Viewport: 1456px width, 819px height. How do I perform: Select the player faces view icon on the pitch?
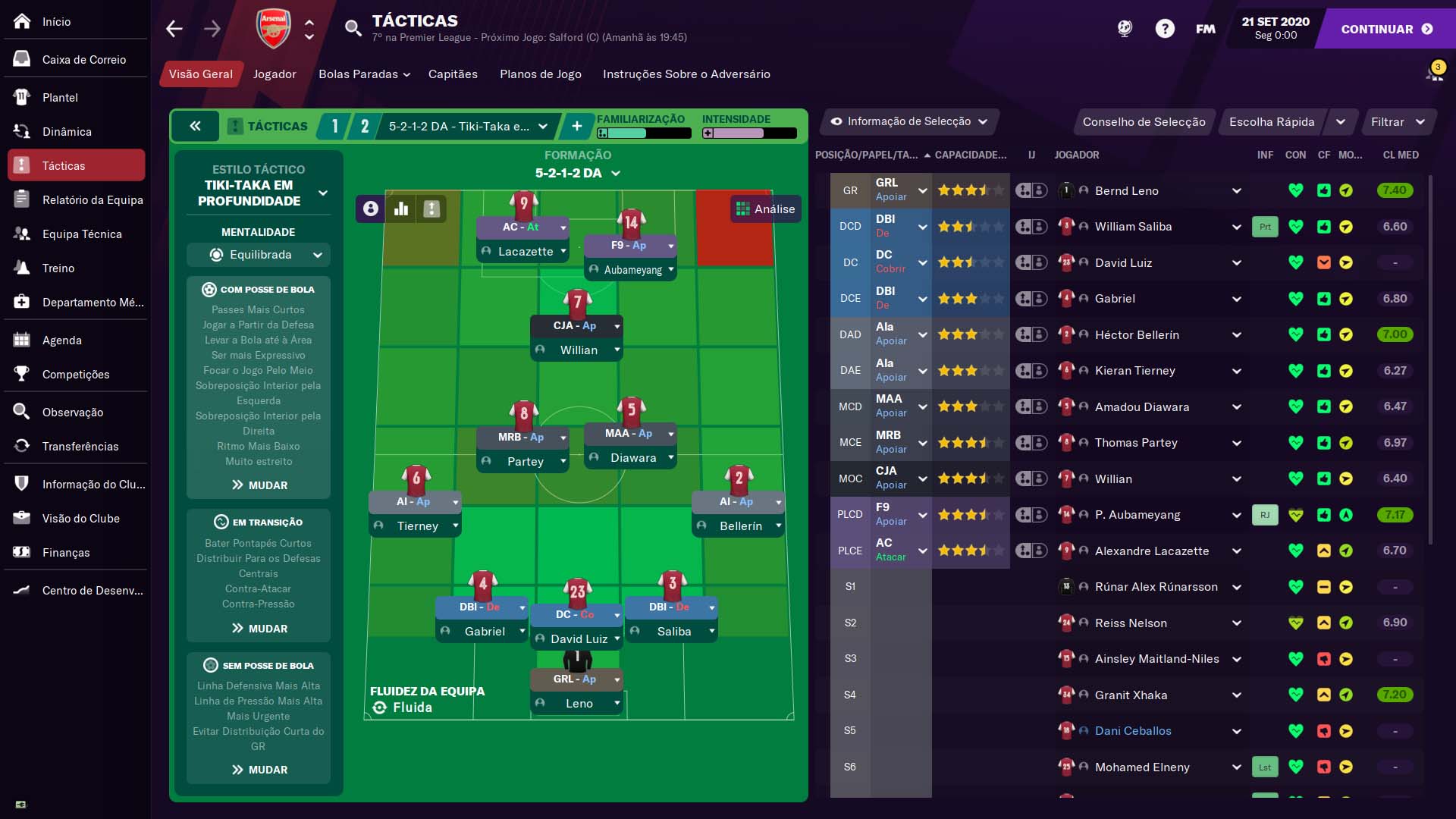coord(370,209)
